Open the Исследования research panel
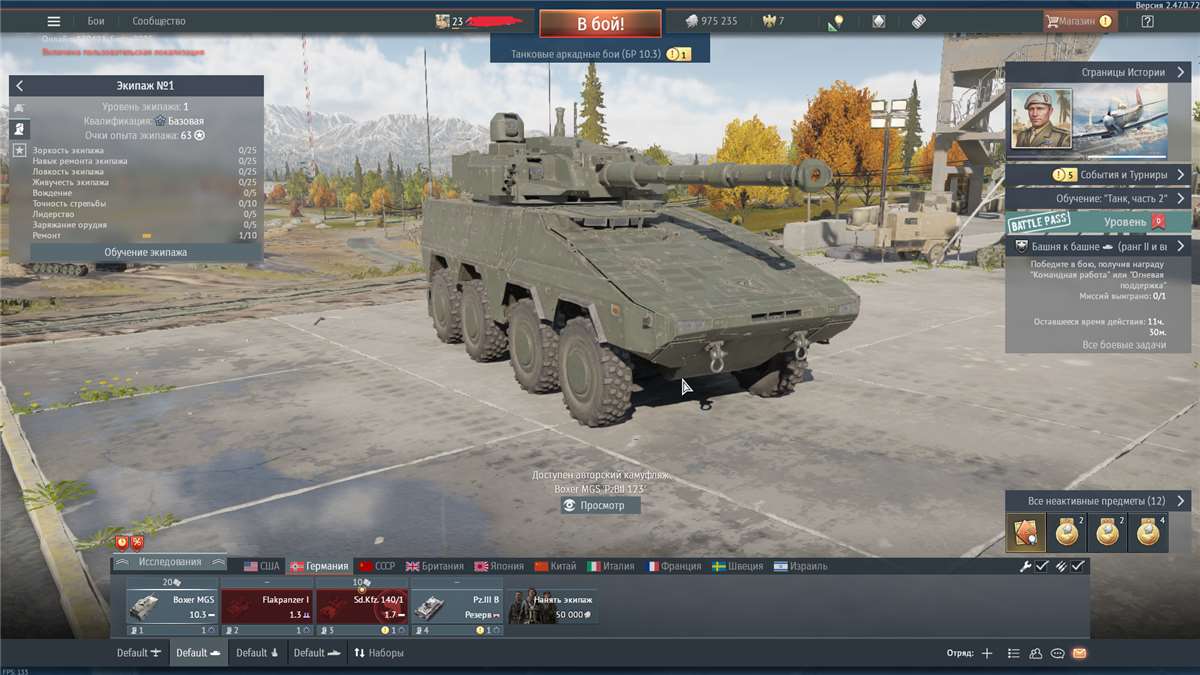 tap(169, 562)
